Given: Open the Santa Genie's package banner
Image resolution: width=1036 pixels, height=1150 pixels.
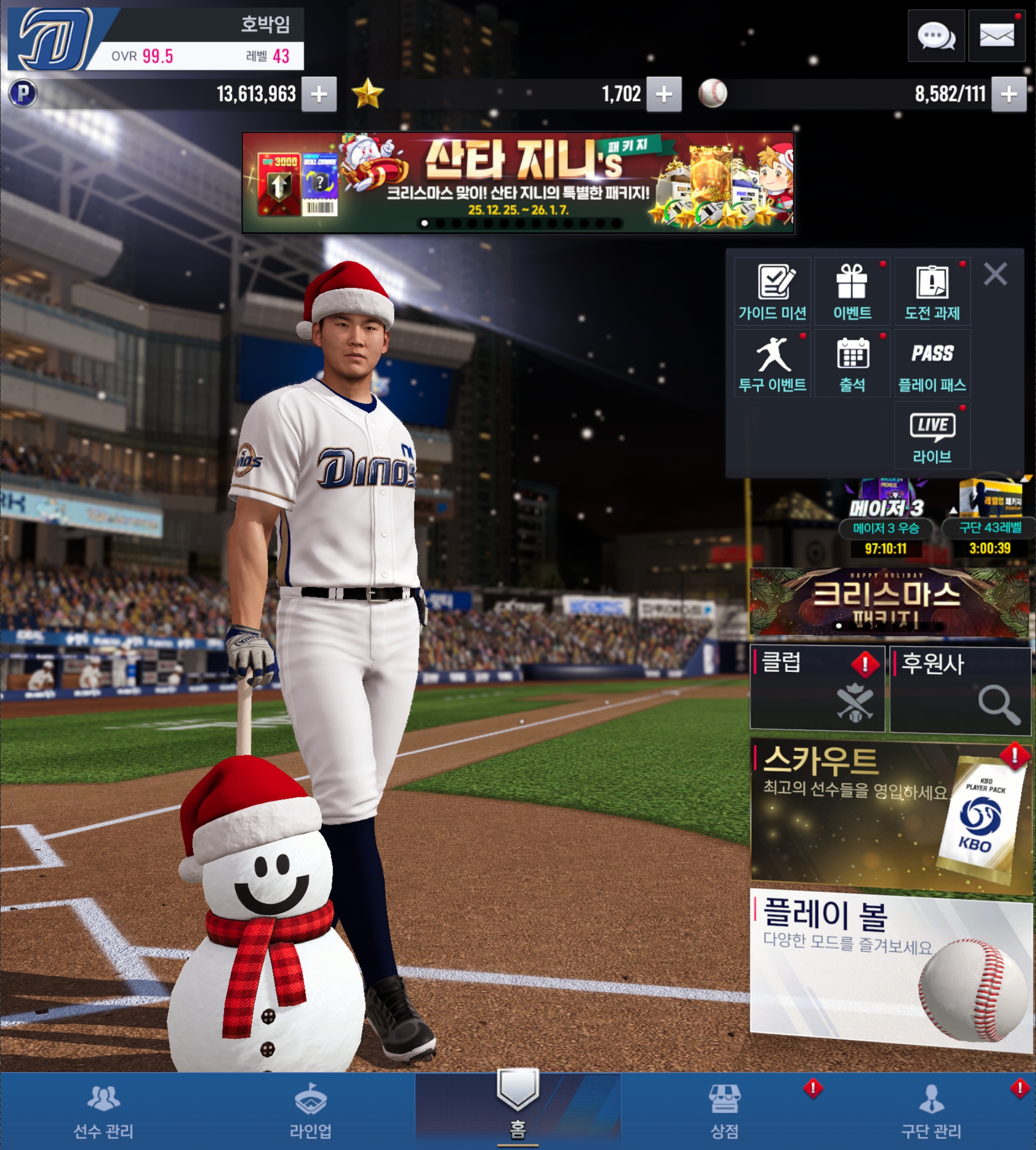Looking at the screenshot, I should [x=517, y=182].
